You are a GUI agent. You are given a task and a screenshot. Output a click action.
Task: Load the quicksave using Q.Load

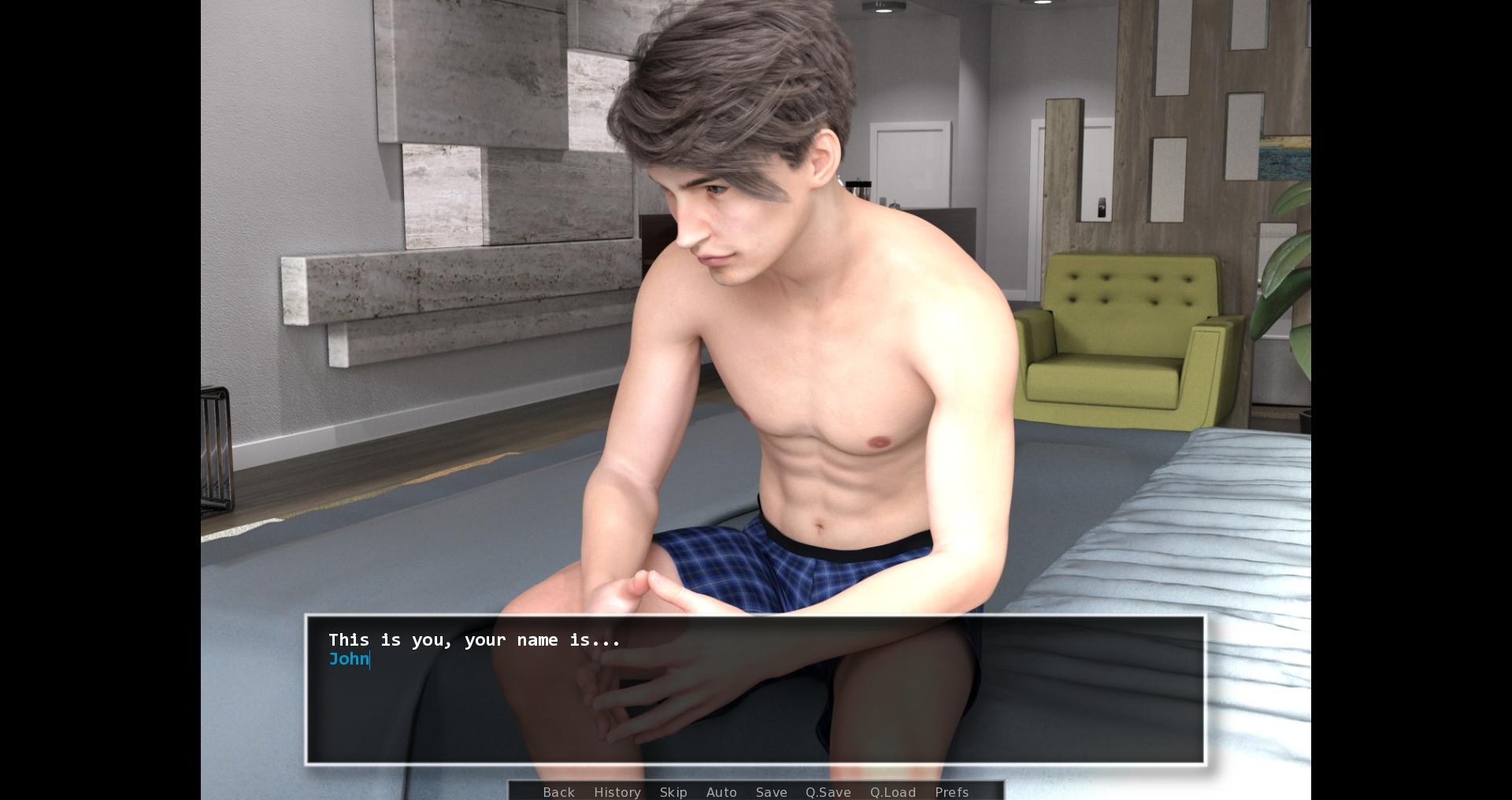[x=893, y=792]
